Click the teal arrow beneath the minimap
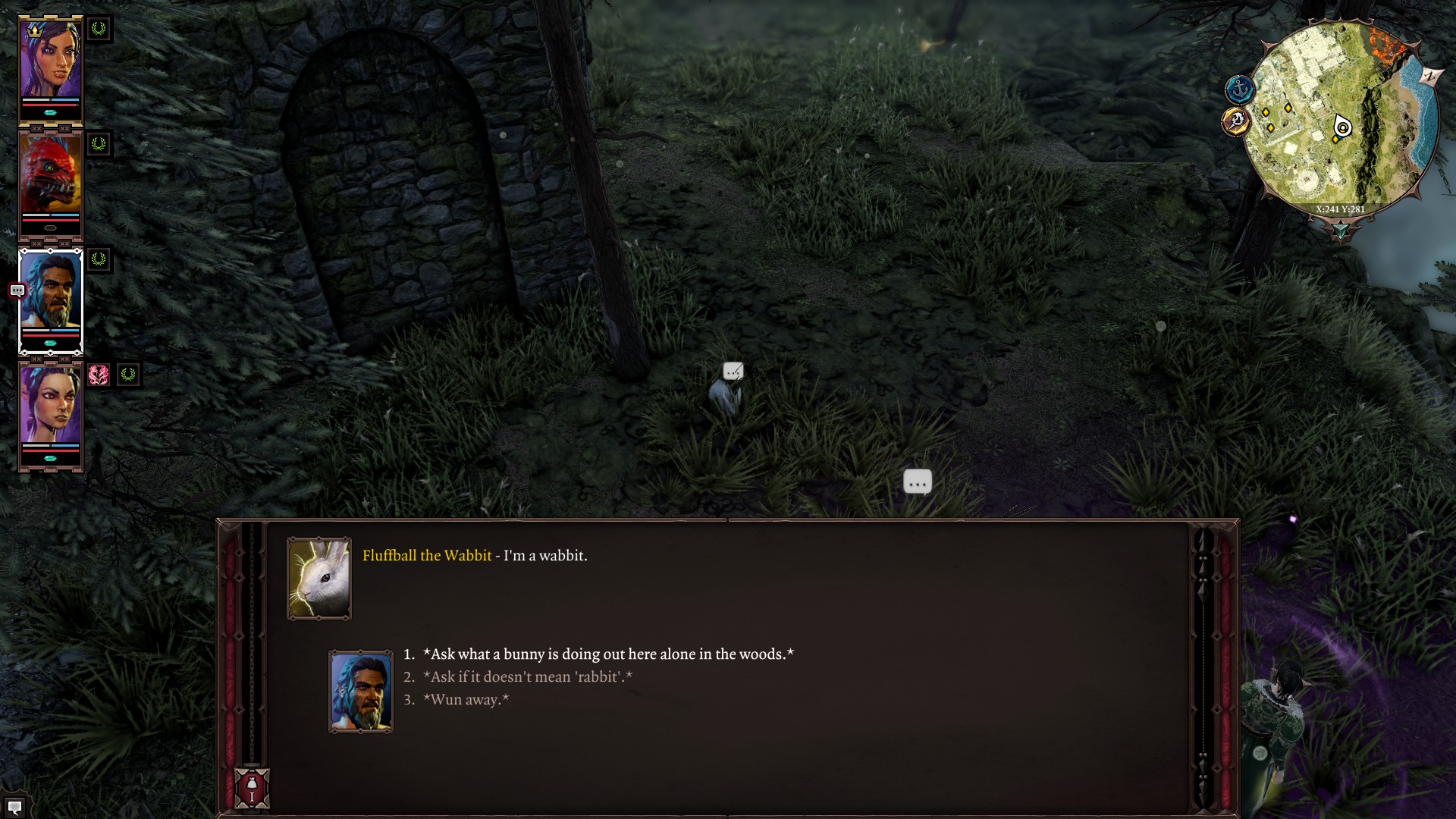Image resolution: width=1456 pixels, height=819 pixels. (1340, 231)
